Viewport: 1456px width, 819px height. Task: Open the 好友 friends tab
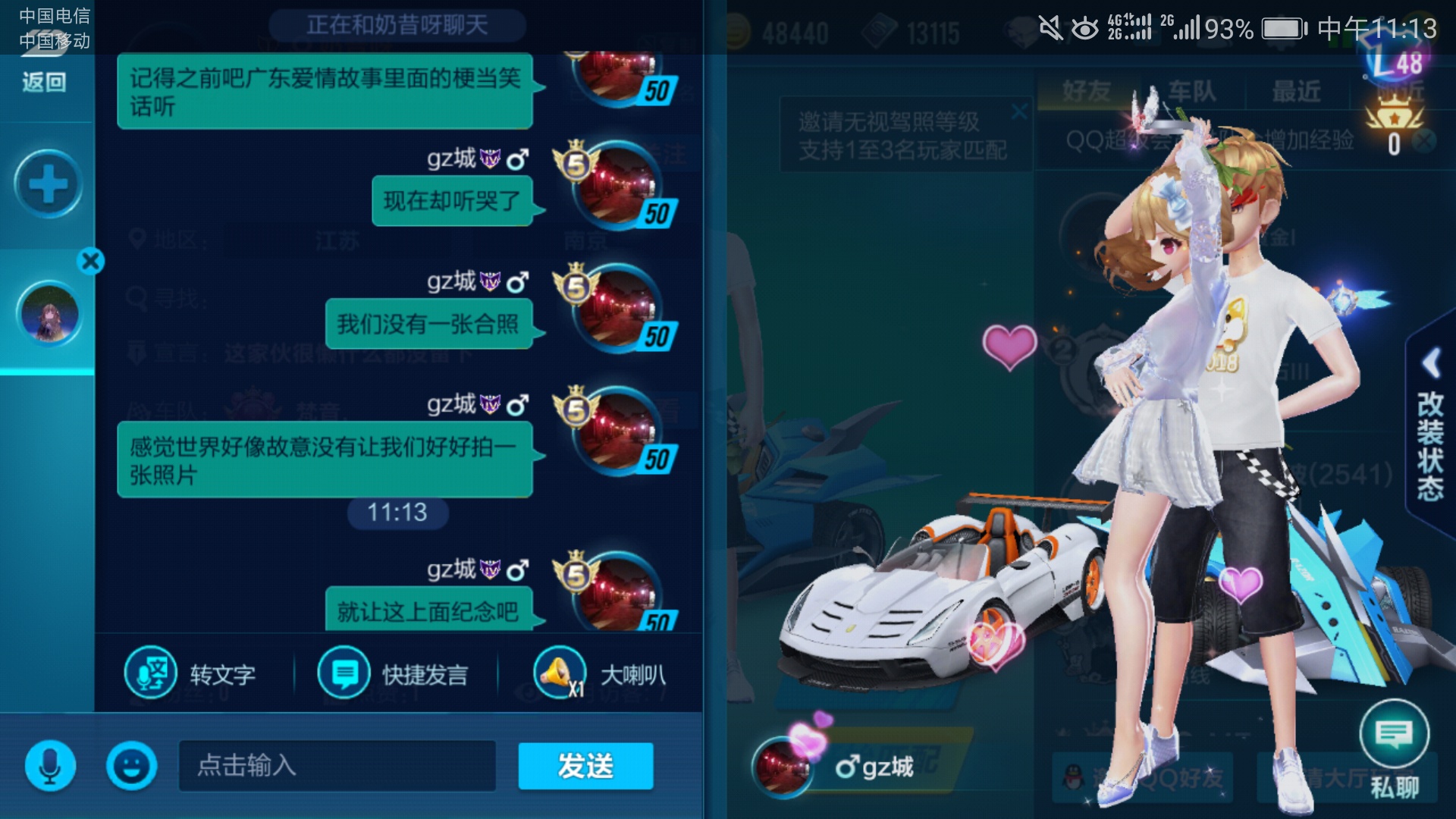1084,91
